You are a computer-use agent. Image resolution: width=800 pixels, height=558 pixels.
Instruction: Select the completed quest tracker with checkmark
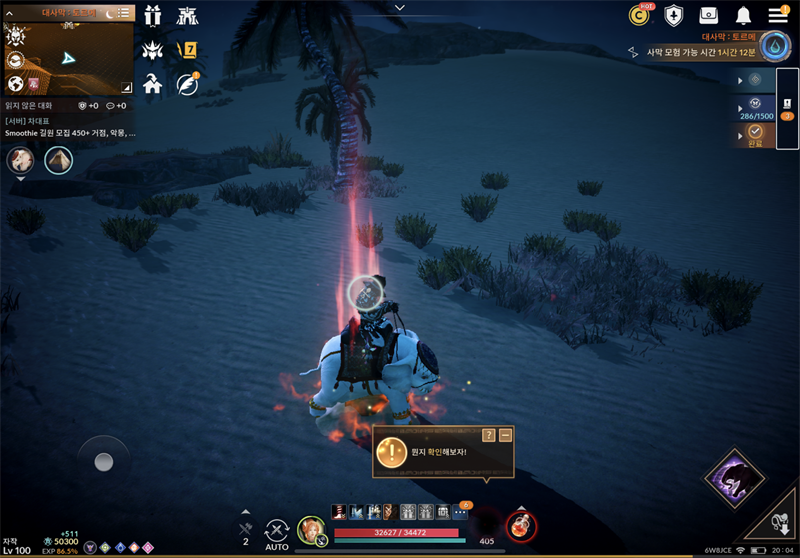click(x=756, y=135)
